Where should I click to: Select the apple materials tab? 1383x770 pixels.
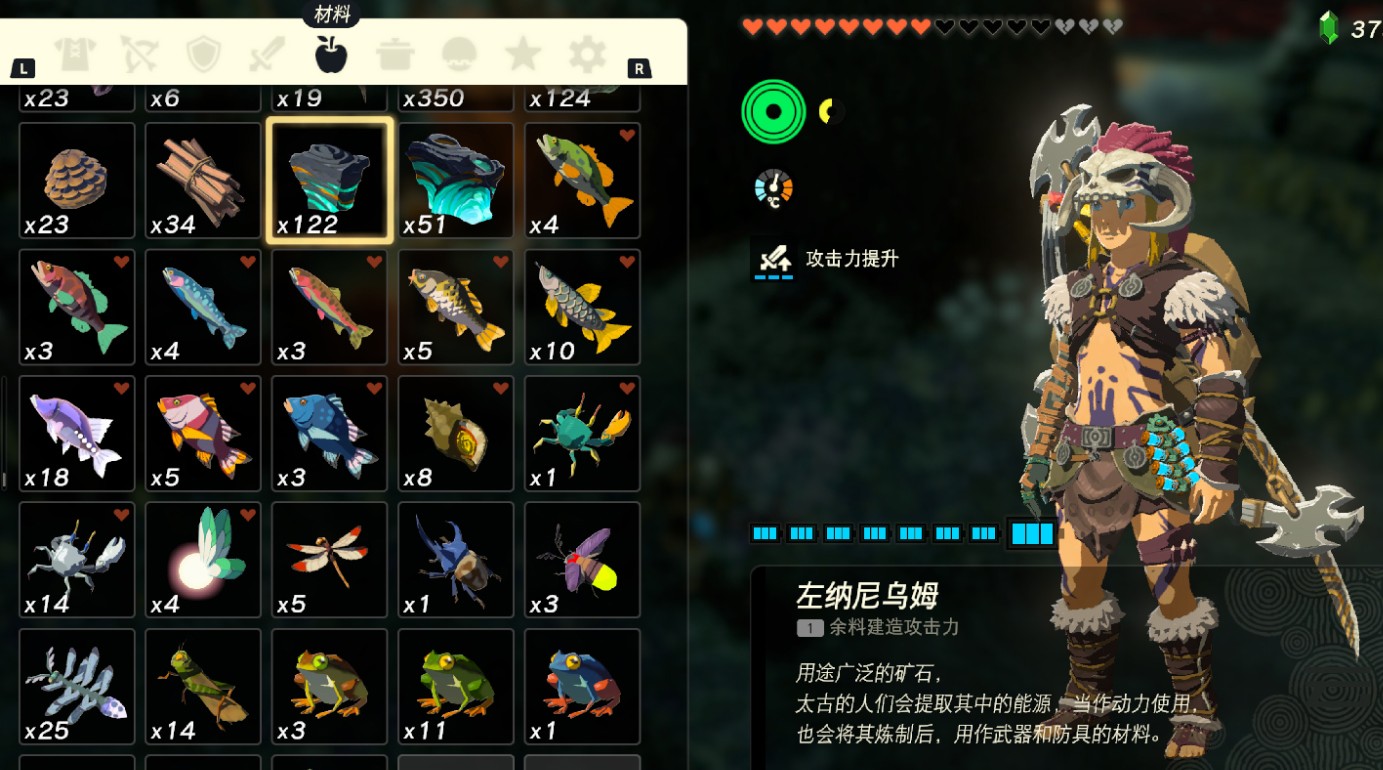coord(331,54)
